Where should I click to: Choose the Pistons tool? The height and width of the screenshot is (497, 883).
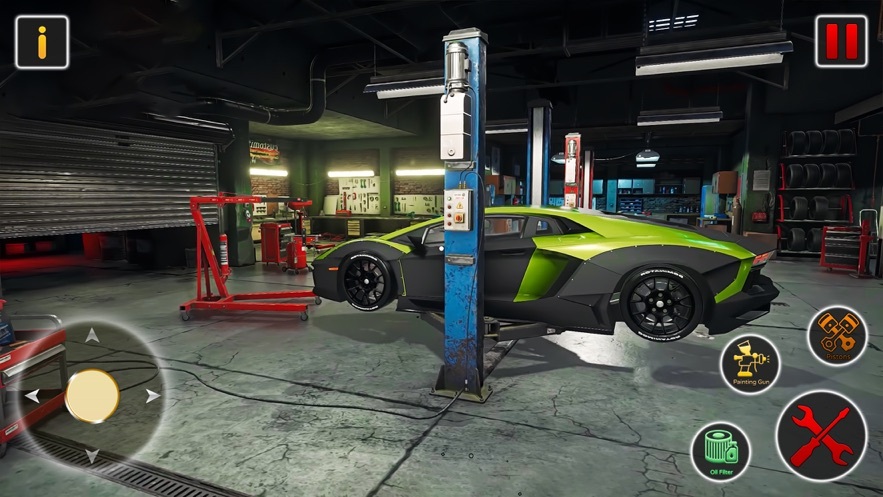[x=837, y=336]
